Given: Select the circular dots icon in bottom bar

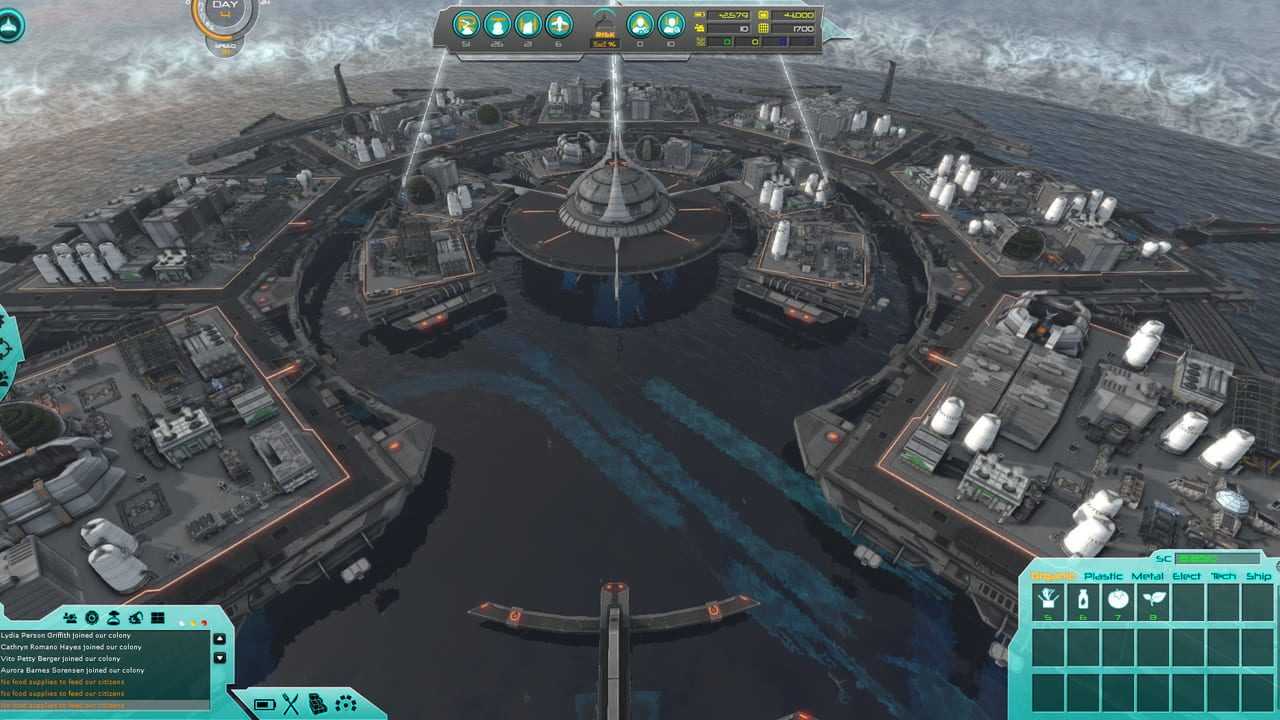Looking at the screenshot, I should [346, 704].
